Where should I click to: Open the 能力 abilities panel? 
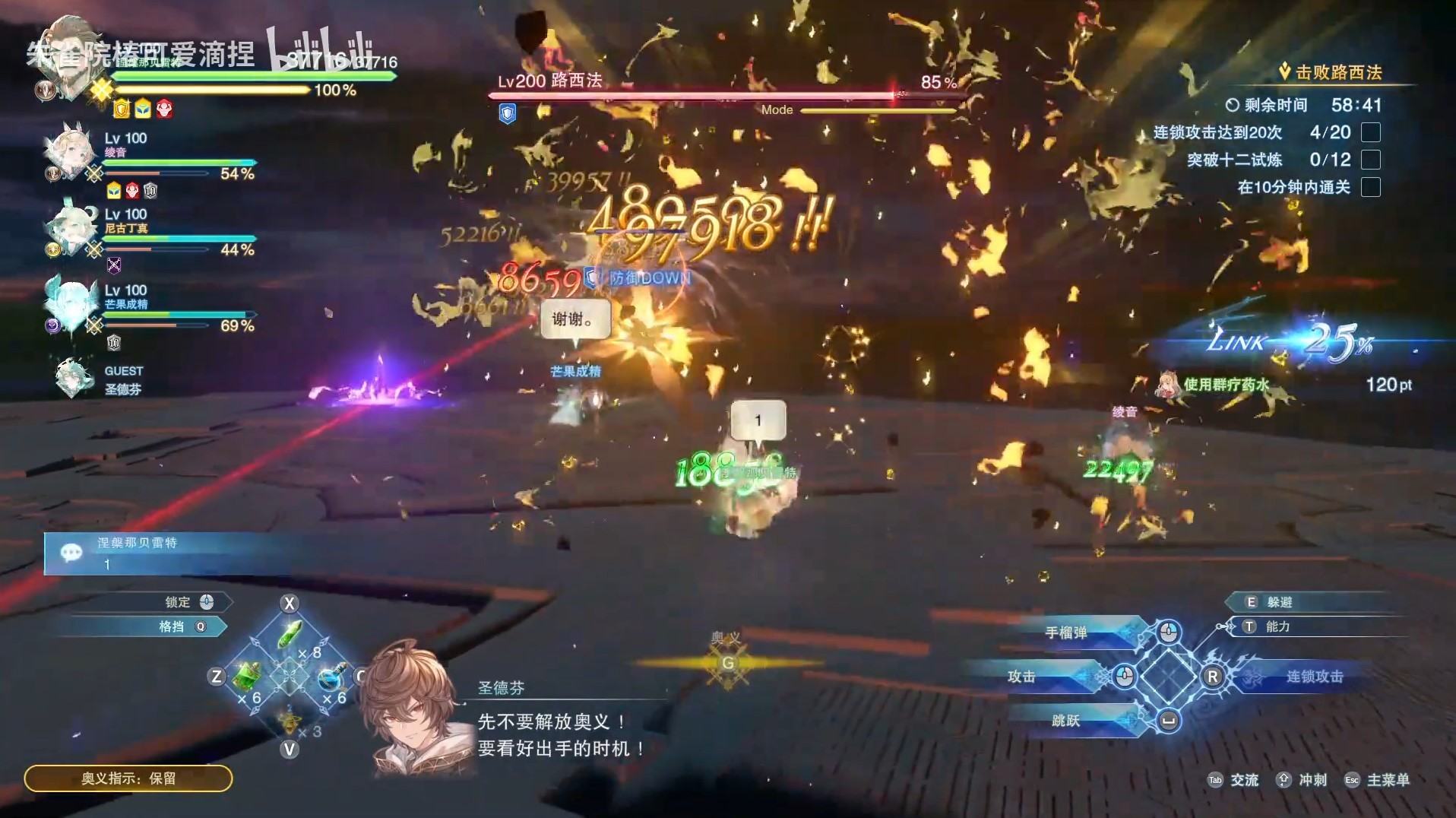[1277, 626]
